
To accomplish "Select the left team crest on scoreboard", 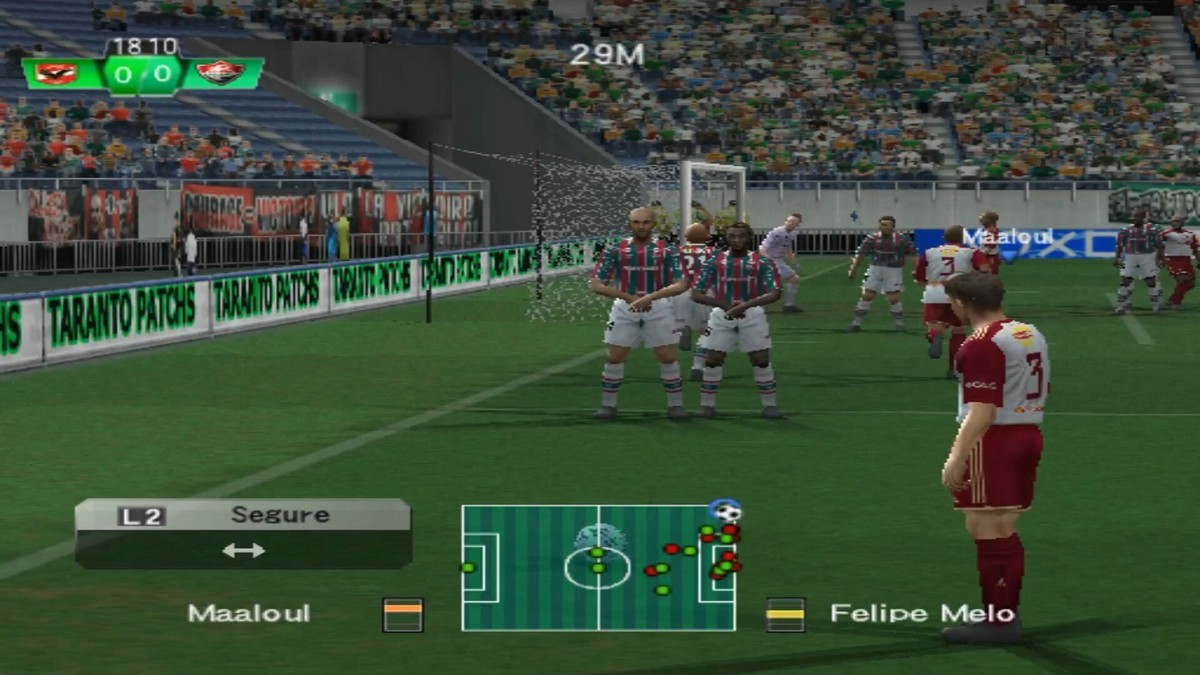I will coord(56,73).
